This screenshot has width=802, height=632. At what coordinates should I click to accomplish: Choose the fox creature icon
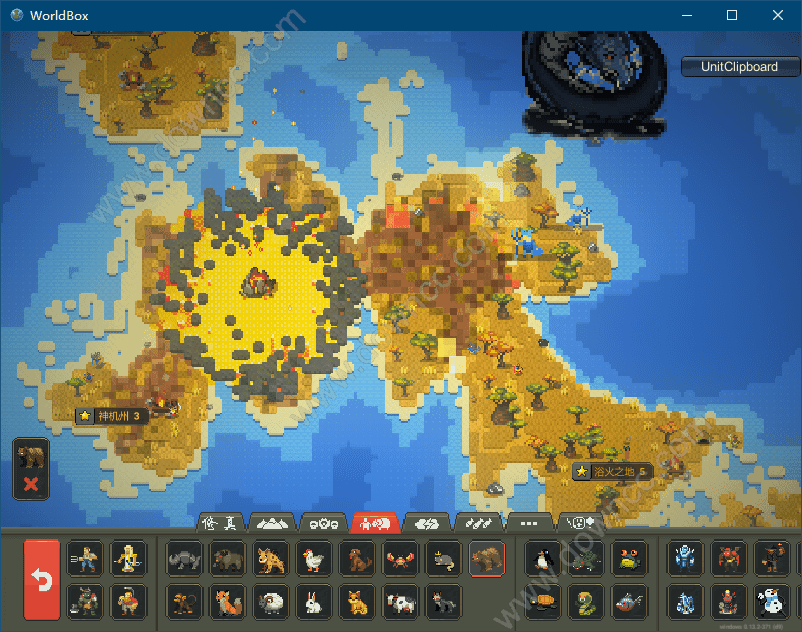point(228,601)
